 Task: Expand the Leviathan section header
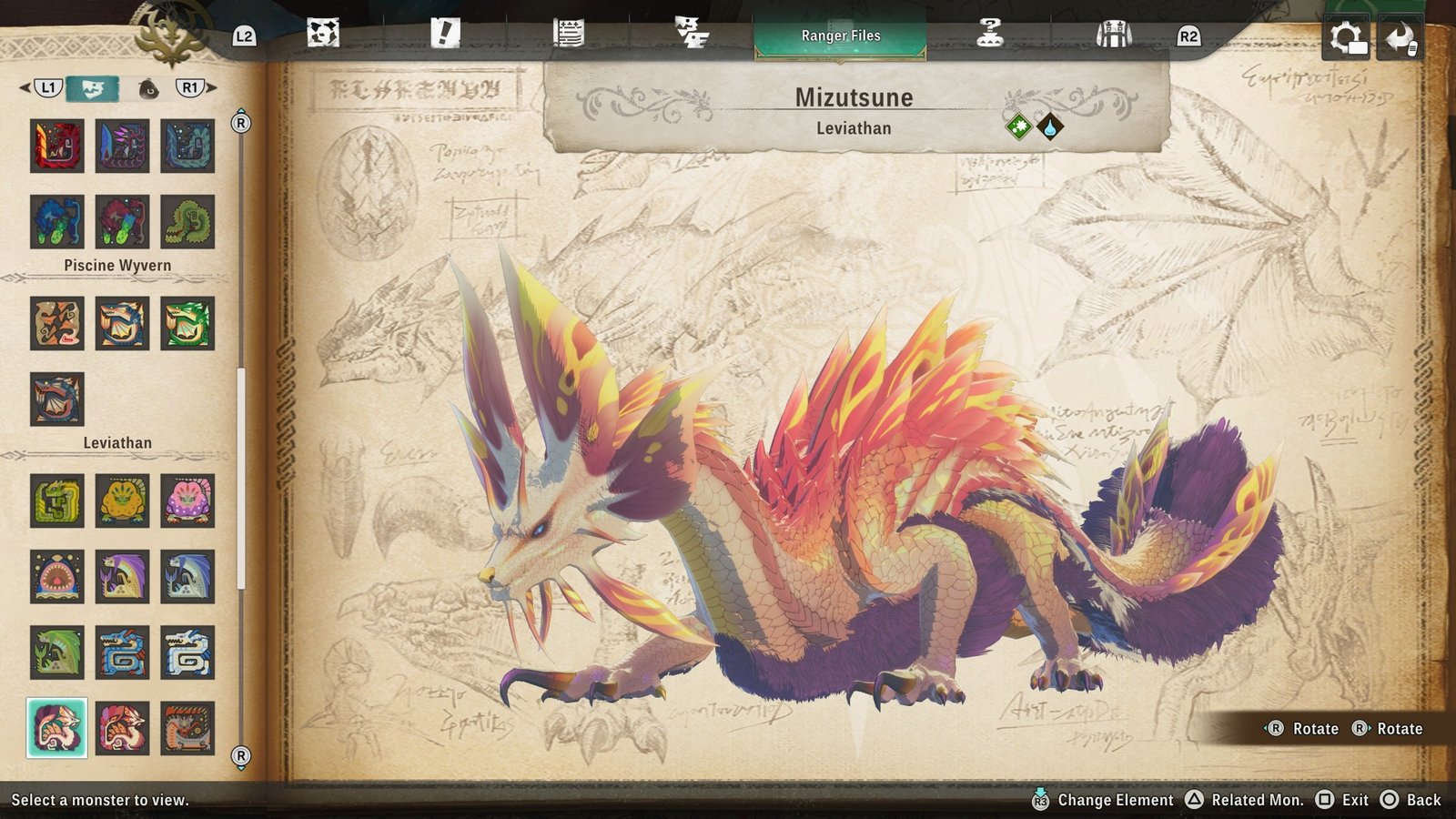coord(118,441)
